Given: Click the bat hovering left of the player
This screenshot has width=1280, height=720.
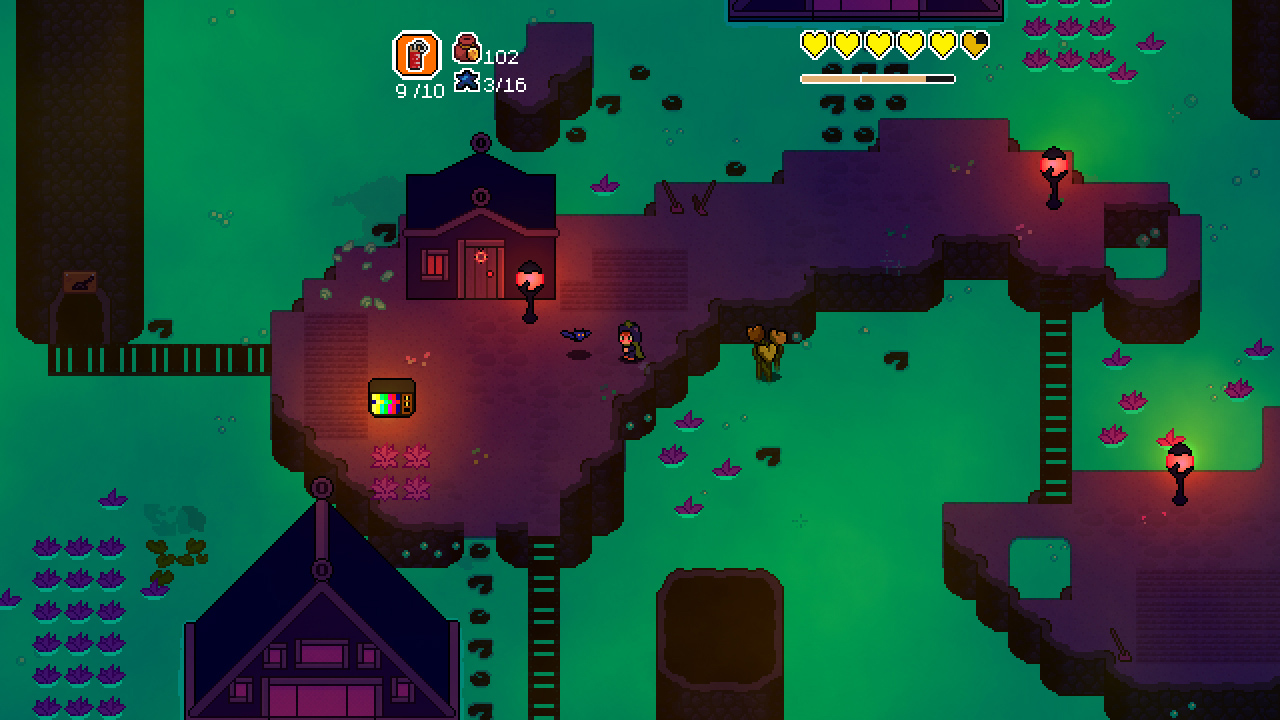Looking at the screenshot, I should 577,335.
